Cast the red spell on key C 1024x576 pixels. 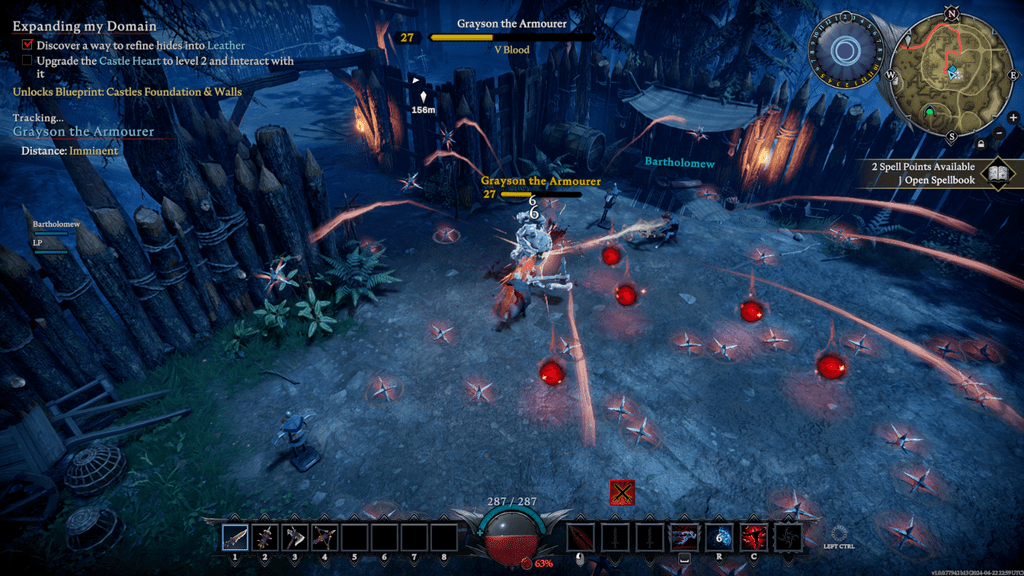click(x=753, y=538)
